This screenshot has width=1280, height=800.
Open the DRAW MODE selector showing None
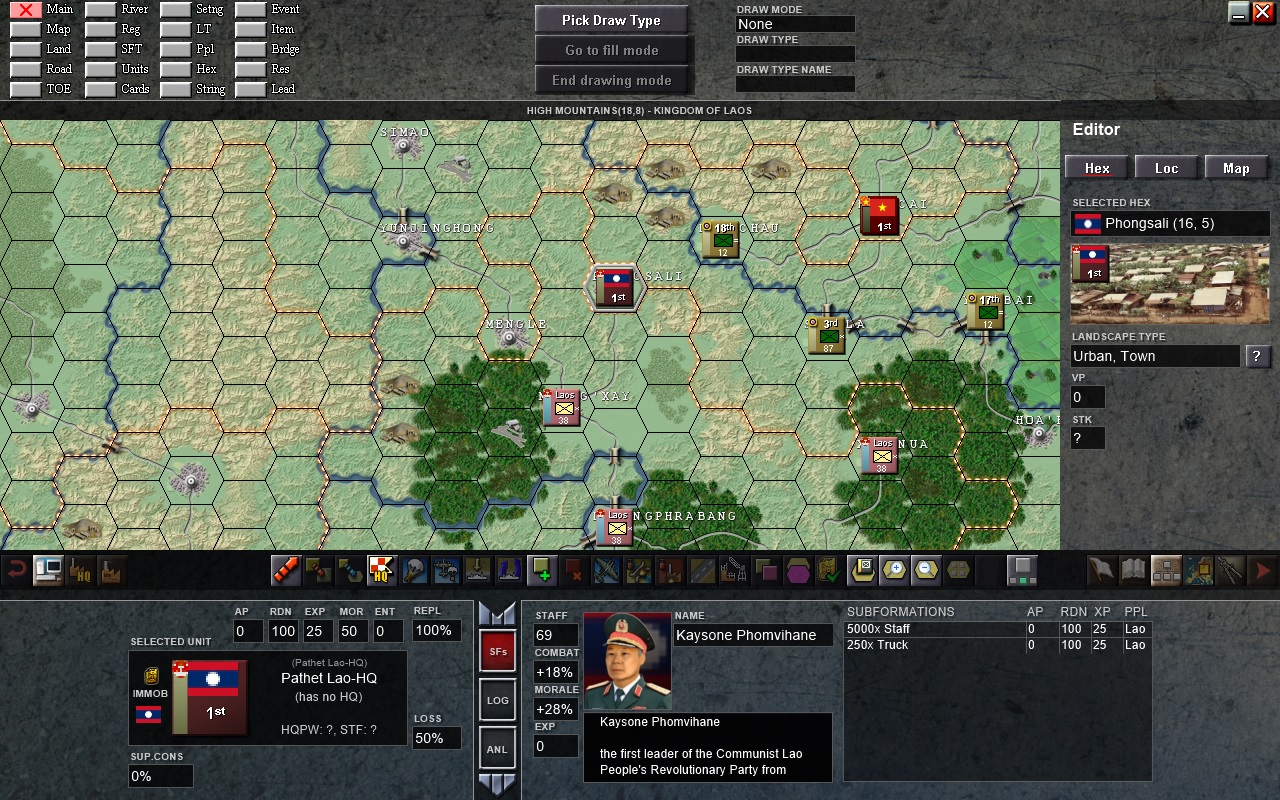[795, 23]
